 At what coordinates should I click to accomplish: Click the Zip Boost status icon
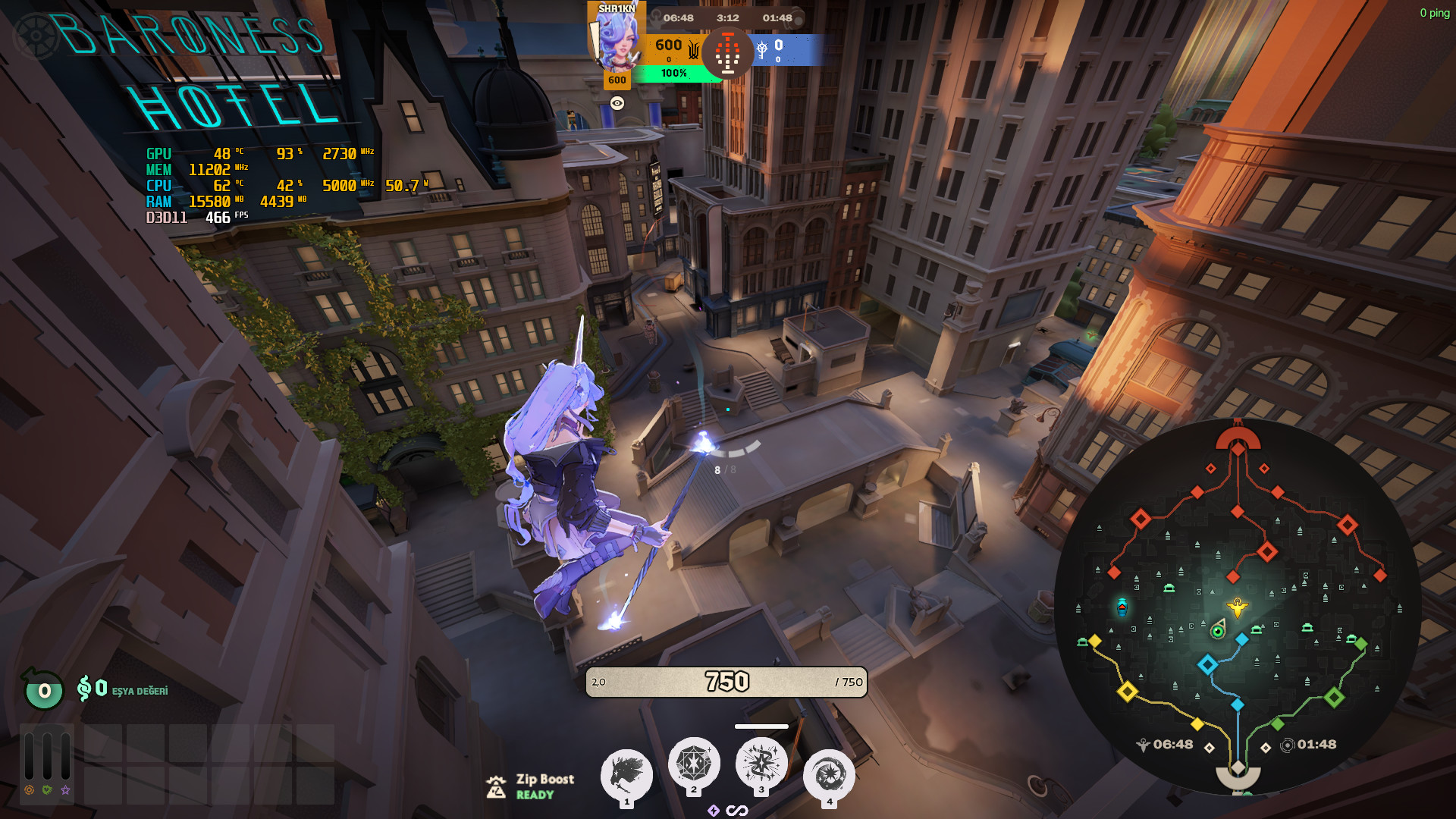tap(496, 786)
